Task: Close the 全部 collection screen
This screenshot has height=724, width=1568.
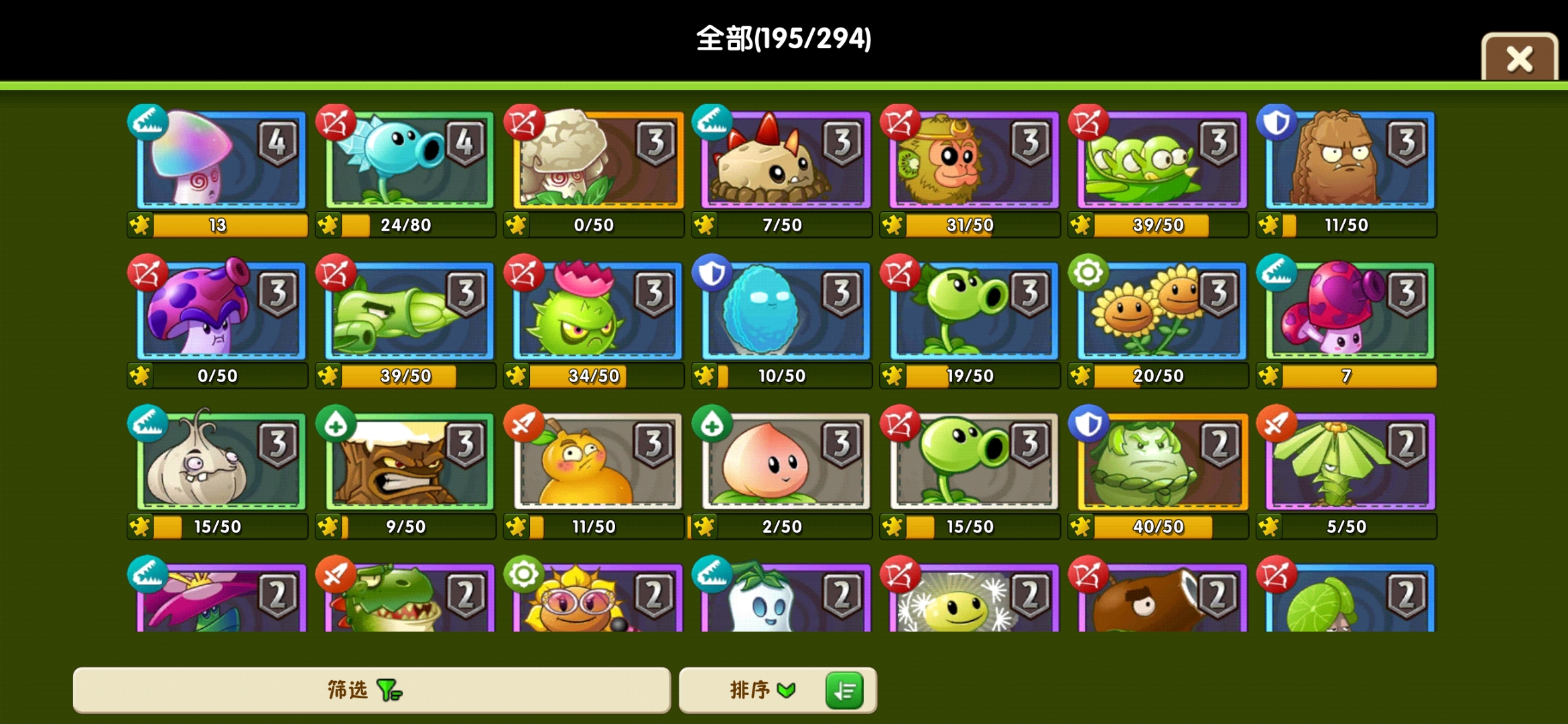Action: coord(1521,57)
